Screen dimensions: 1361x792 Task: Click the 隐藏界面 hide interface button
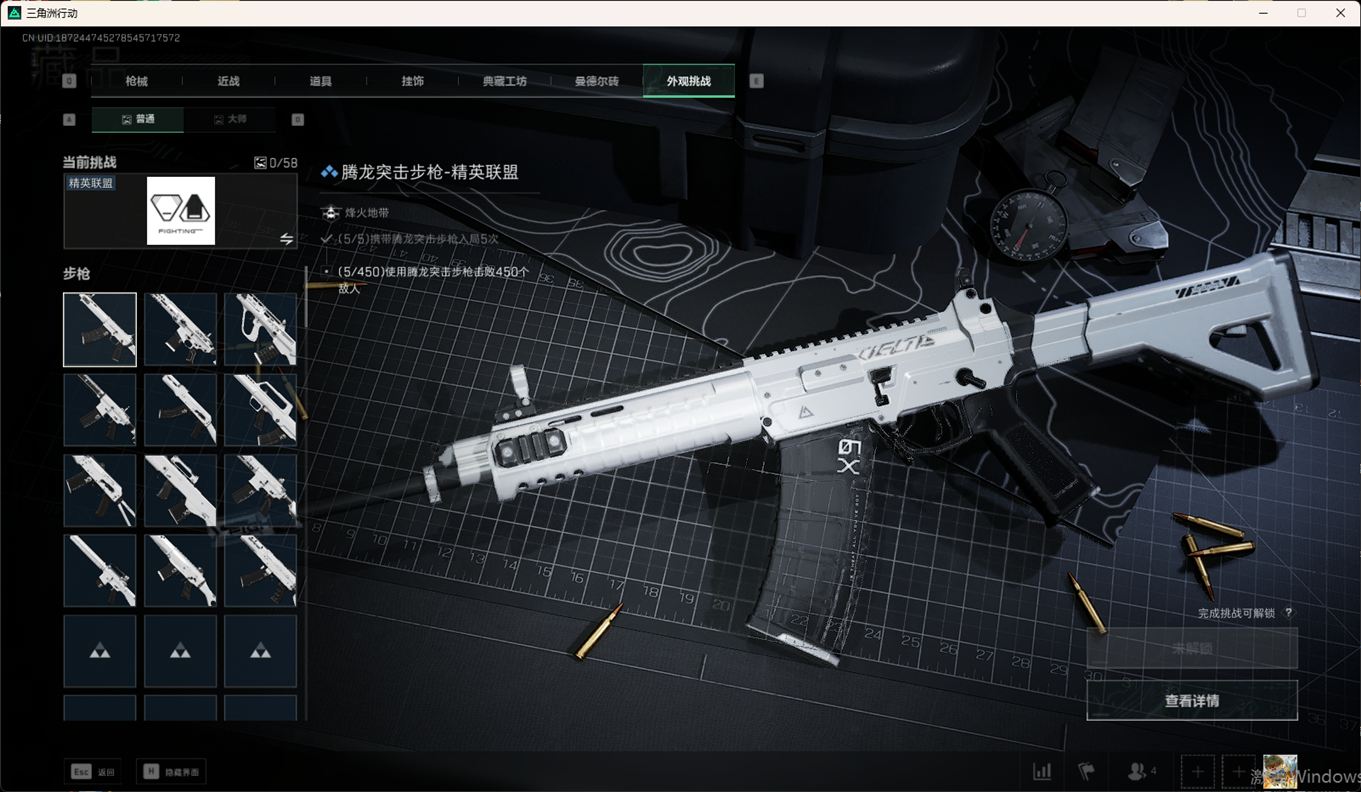click(x=171, y=772)
